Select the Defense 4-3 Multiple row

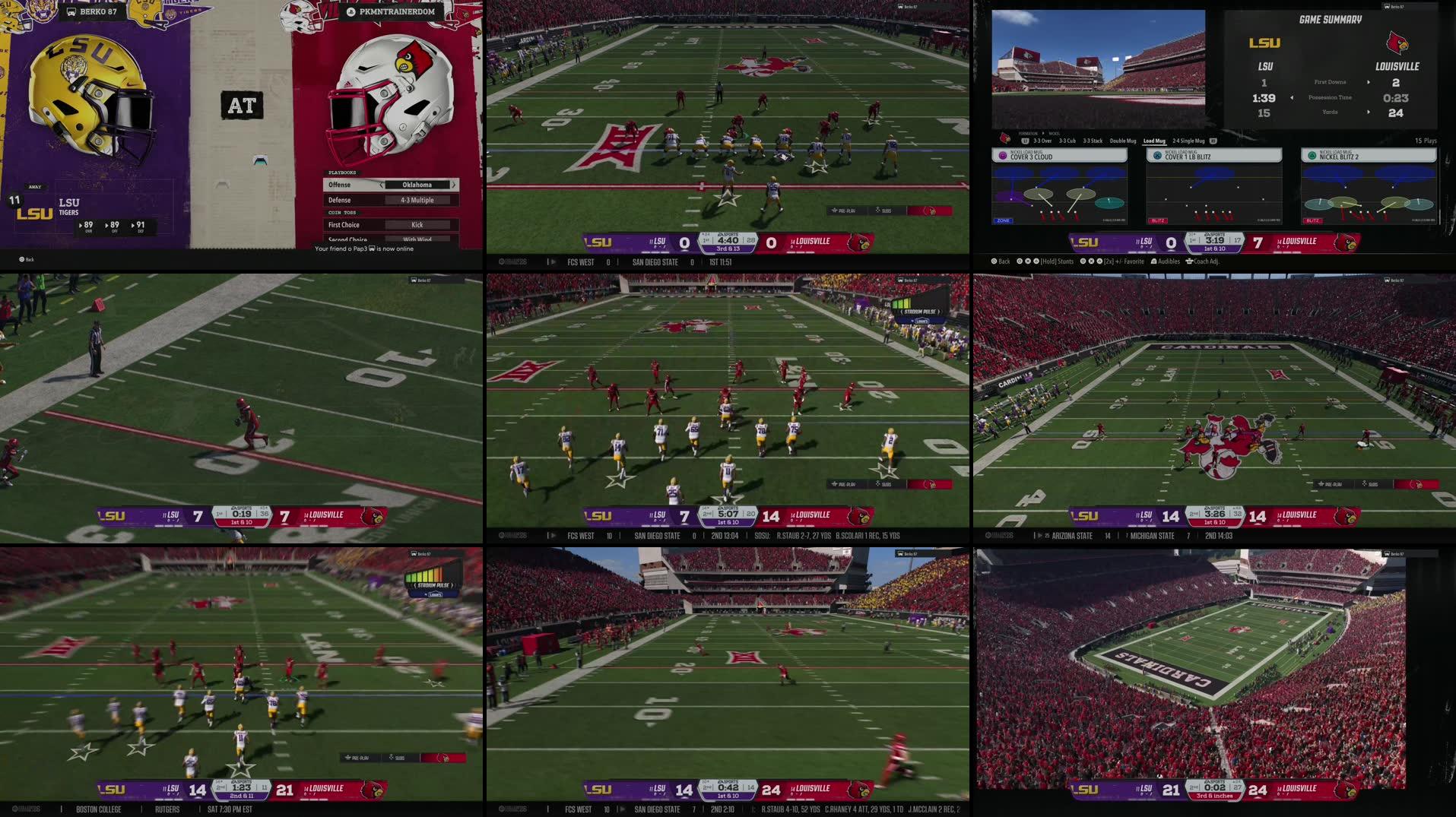pos(390,200)
